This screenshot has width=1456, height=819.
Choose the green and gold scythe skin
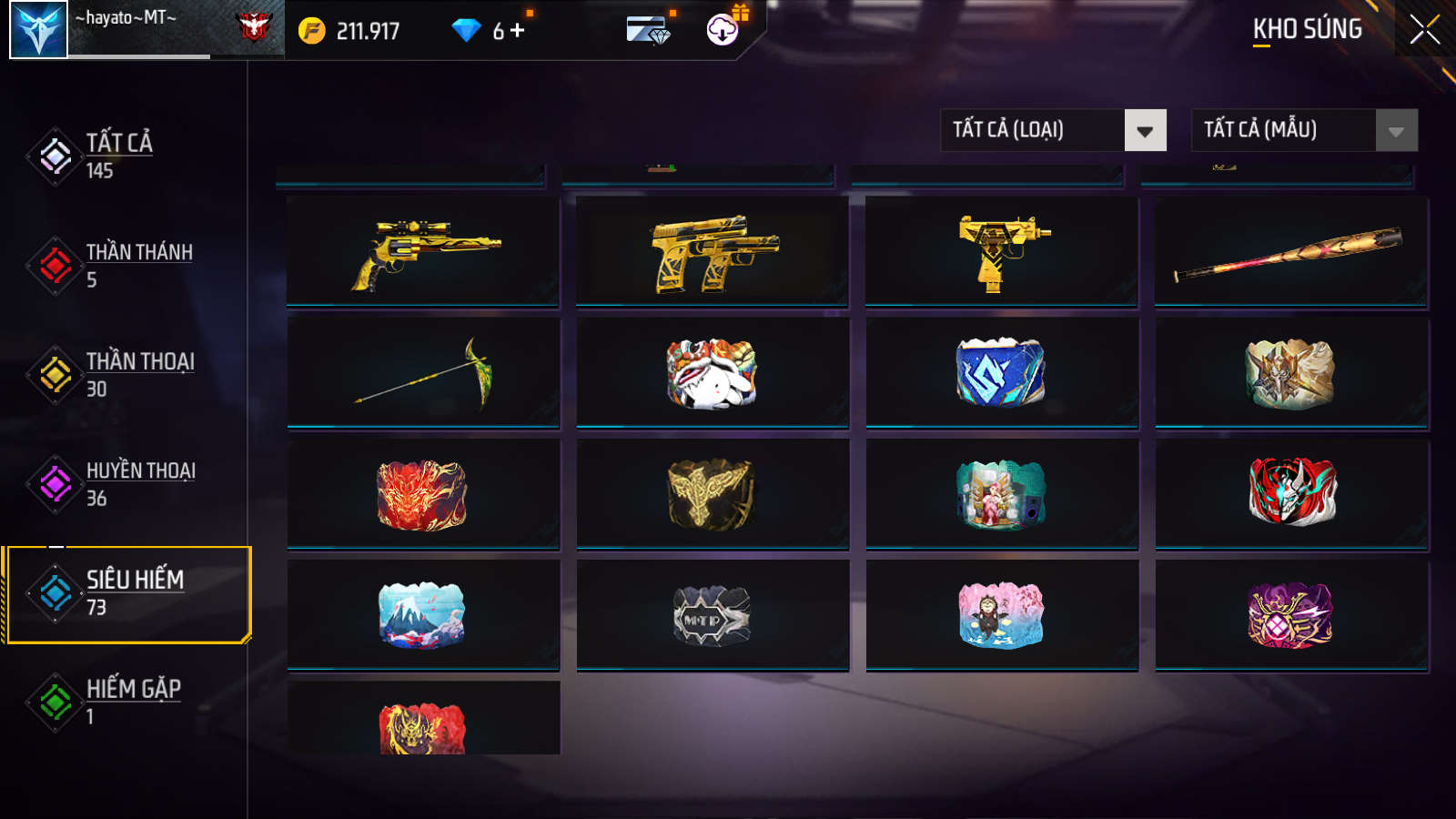point(423,372)
